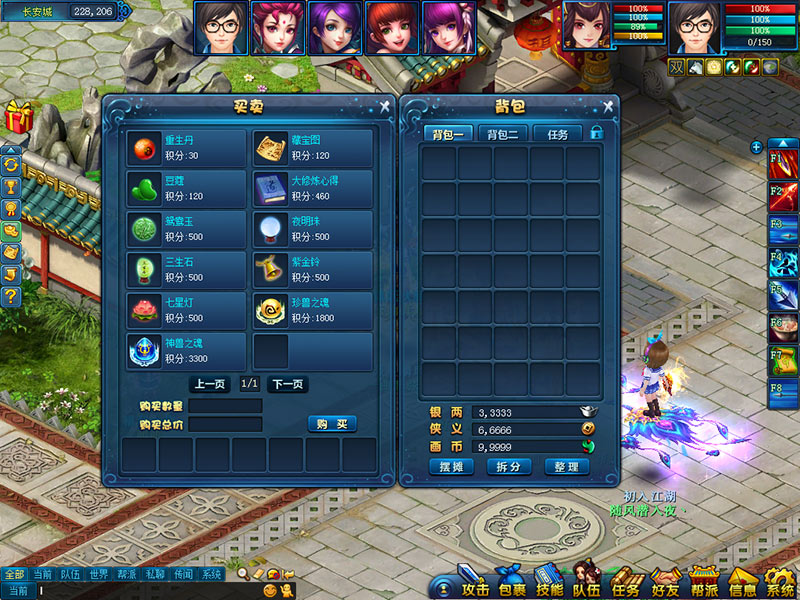This screenshot has width=800, height=600.
Task: Go to previous page with 上一页
Action: 209,384
